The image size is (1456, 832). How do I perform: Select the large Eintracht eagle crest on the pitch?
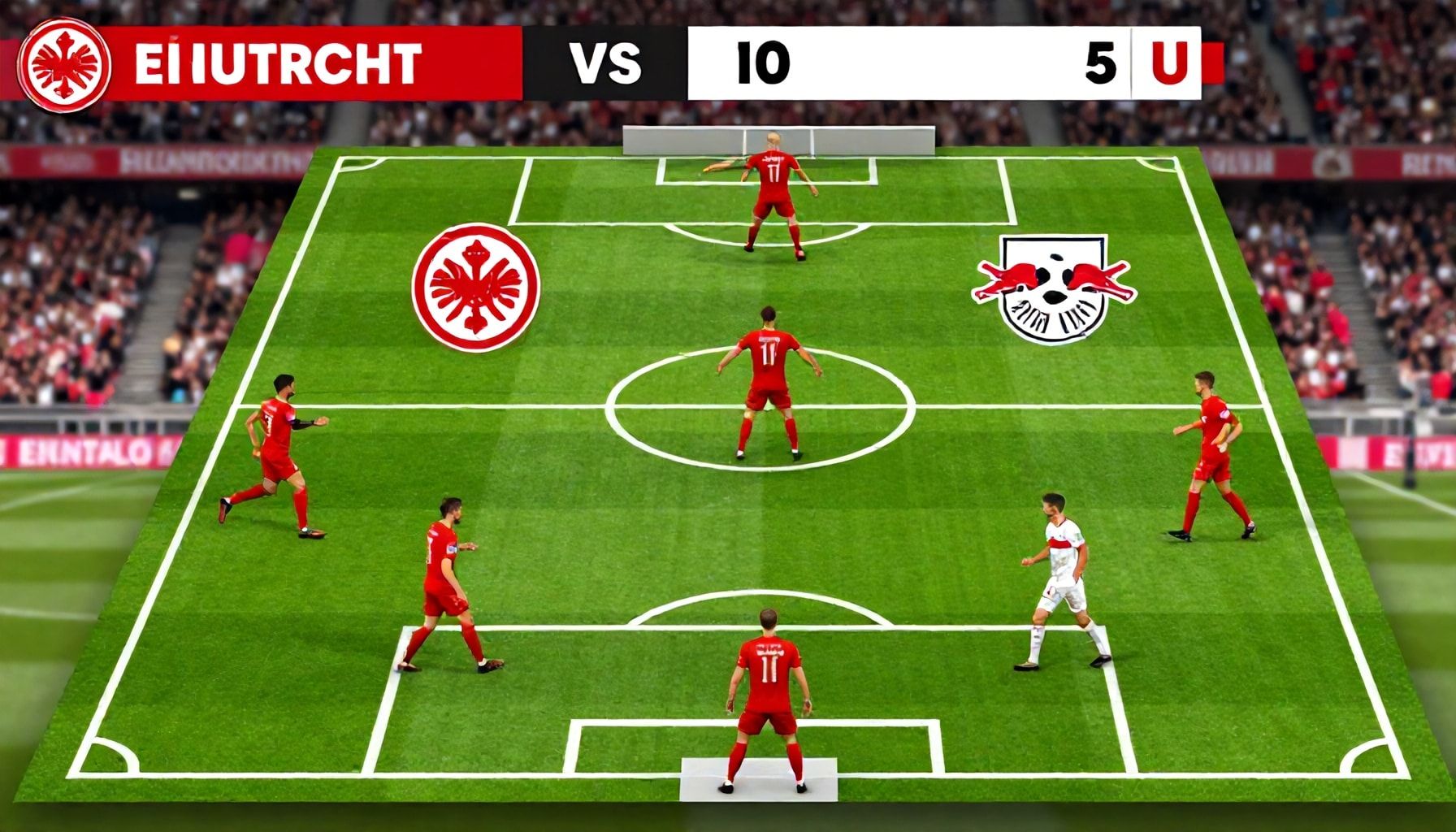pos(475,287)
